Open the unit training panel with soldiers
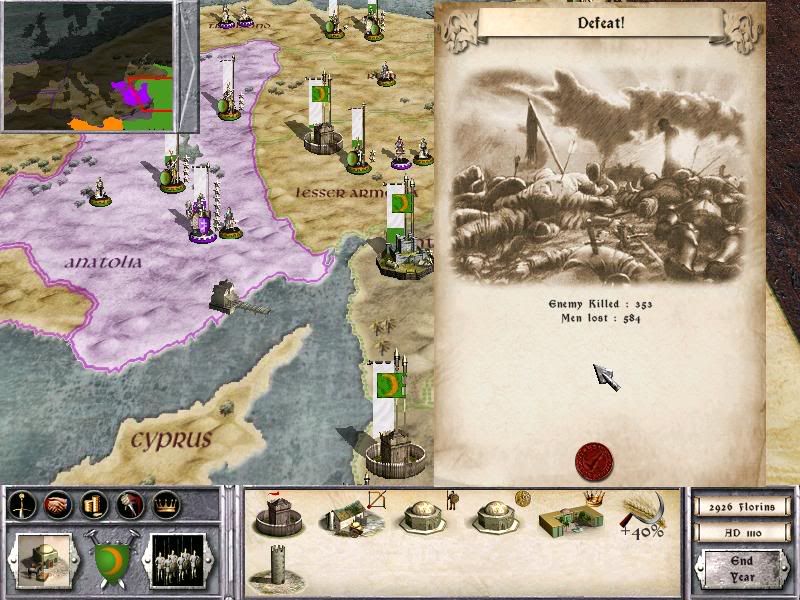This screenshot has width=800, height=600. [x=177, y=554]
